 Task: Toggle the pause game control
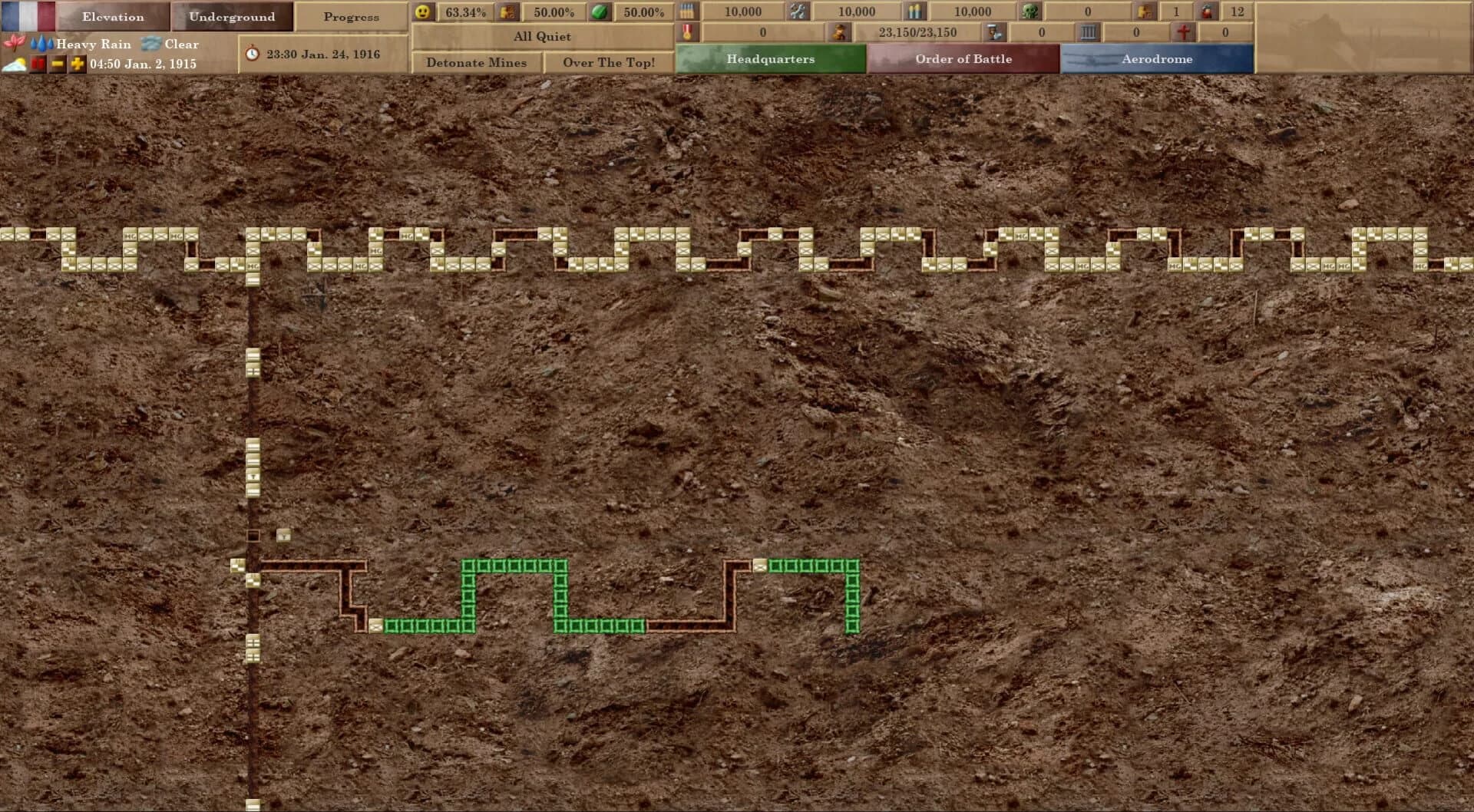(37, 64)
